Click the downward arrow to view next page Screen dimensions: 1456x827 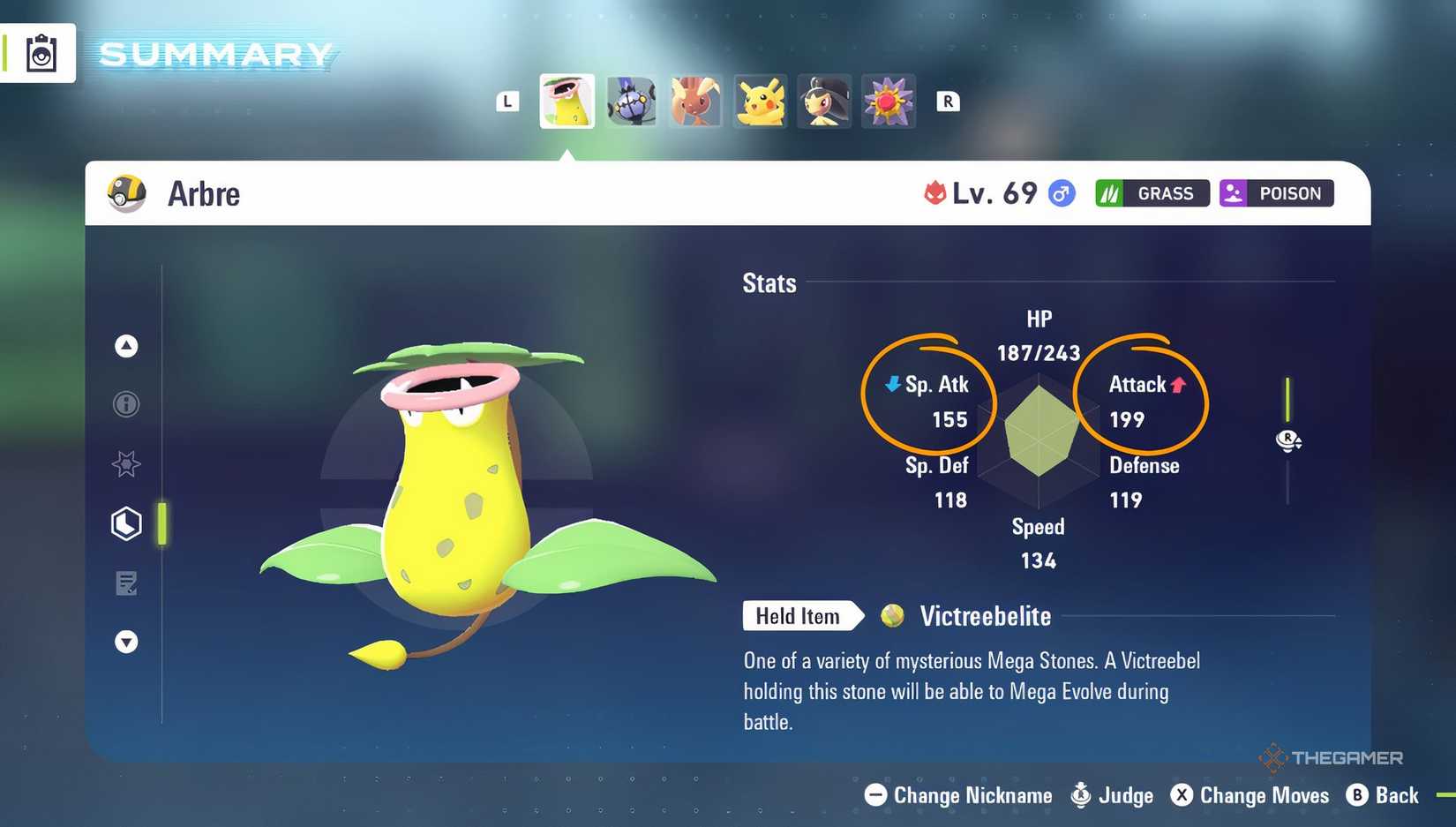click(126, 642)
